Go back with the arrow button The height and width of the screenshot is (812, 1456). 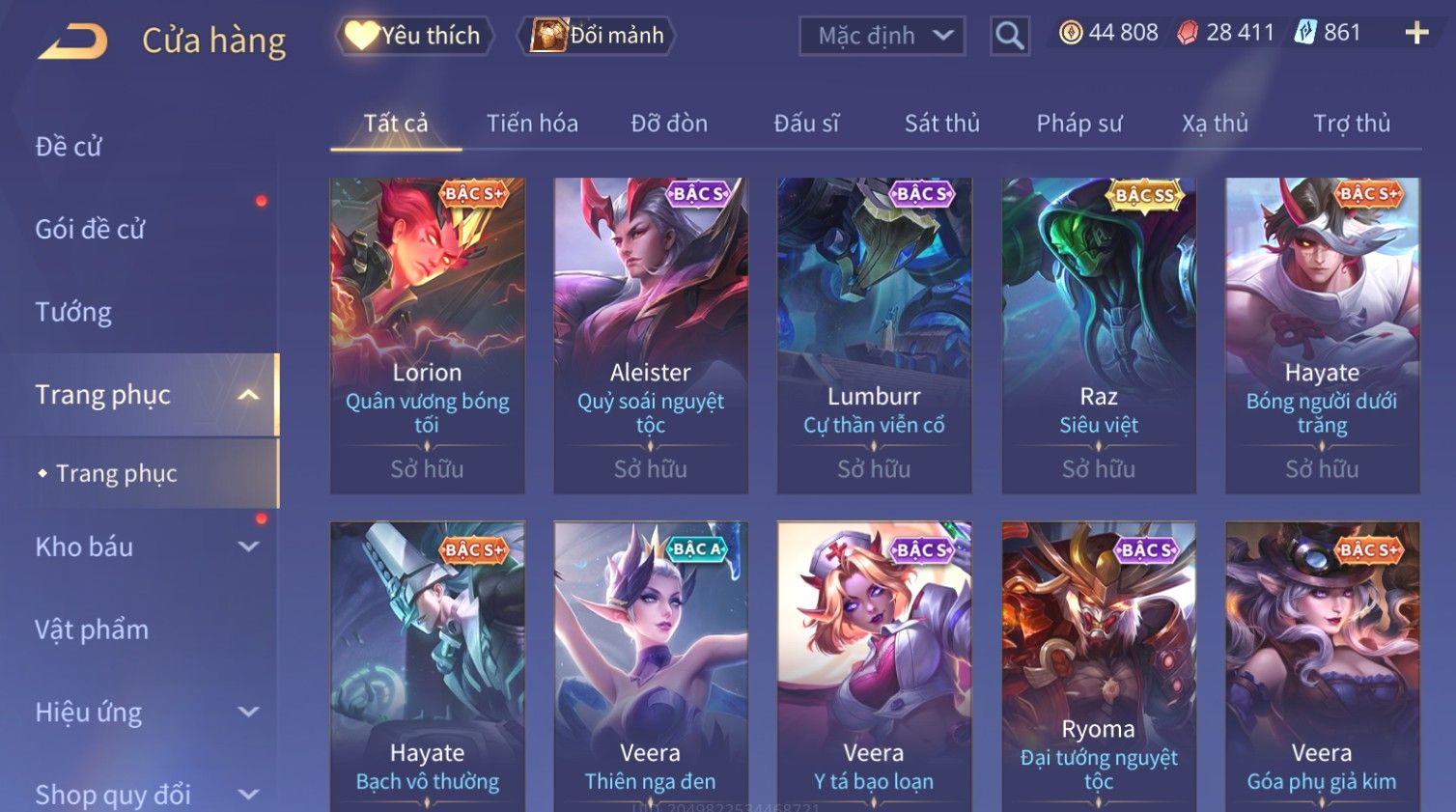[x=73, y=42]
